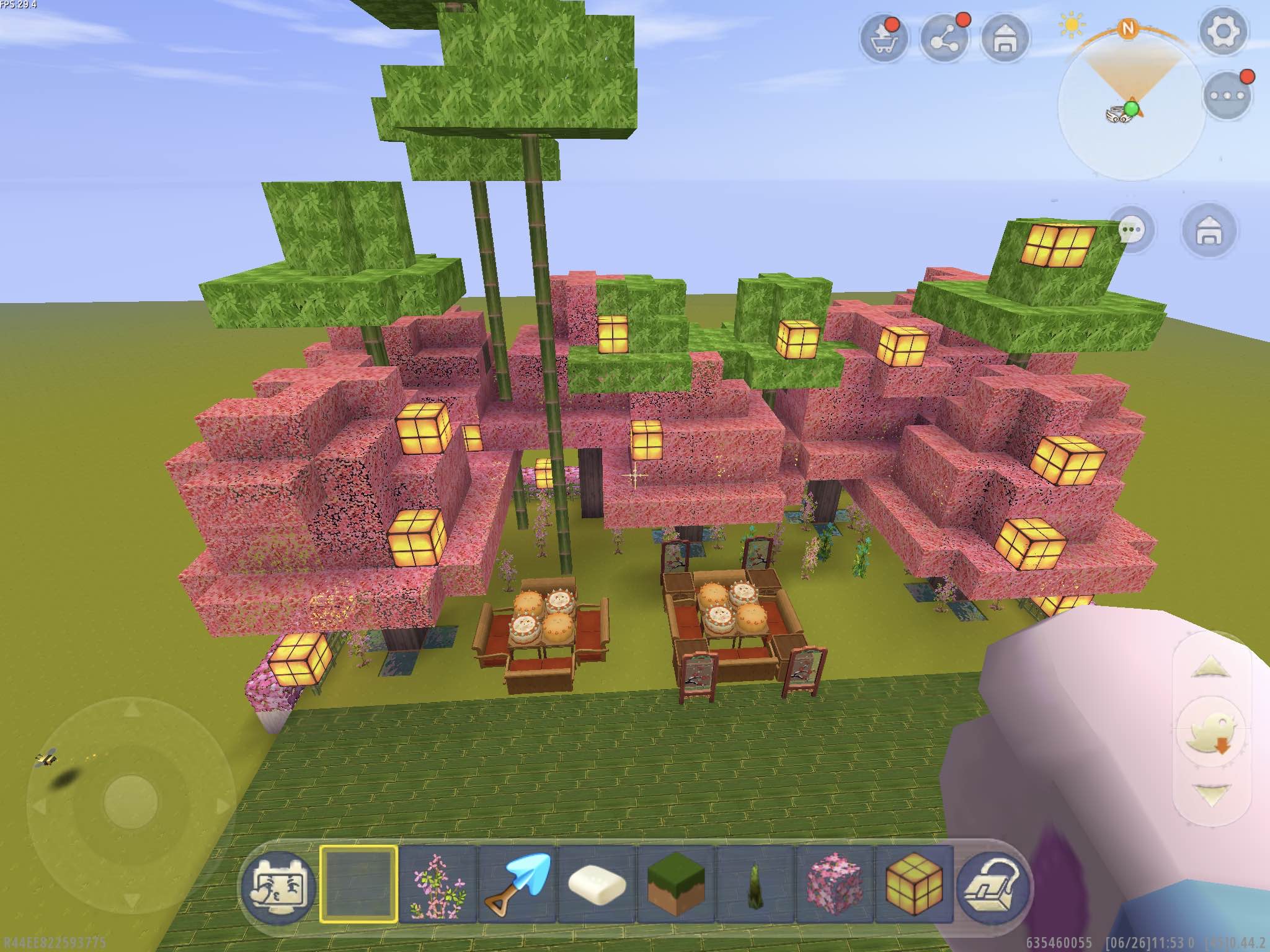Select the grass block slot
Viewport: 1270px width, 952px height.
coord(676,884)
